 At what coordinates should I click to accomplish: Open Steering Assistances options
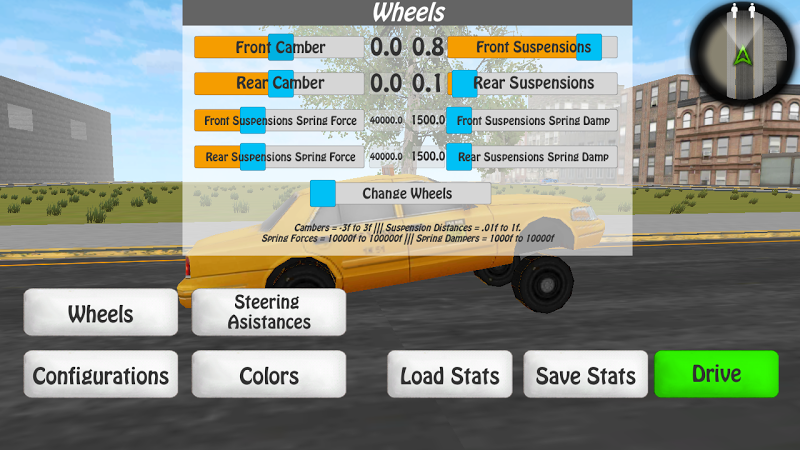coord(269,312)
